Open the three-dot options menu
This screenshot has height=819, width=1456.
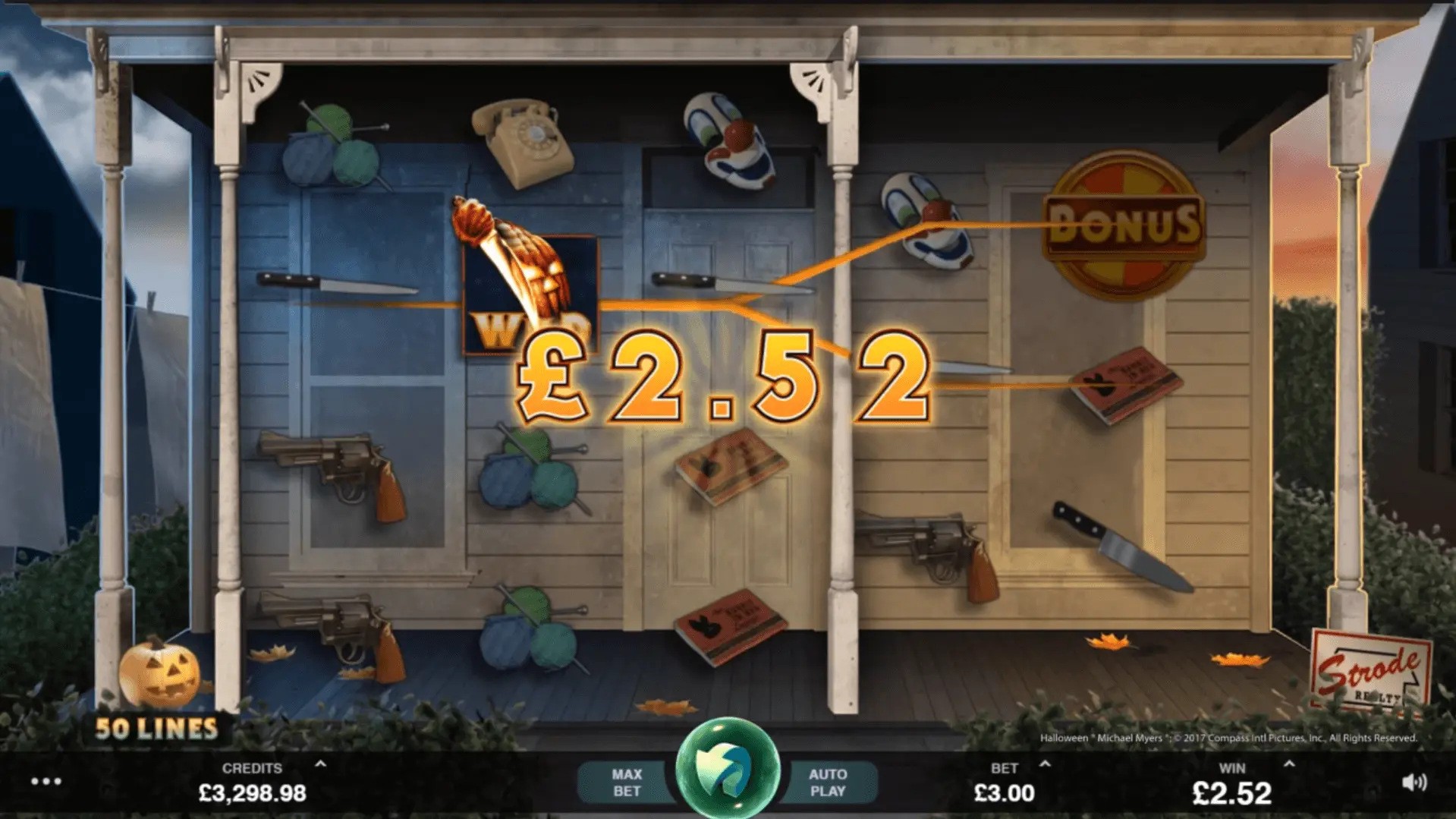(x=46, y=781)
